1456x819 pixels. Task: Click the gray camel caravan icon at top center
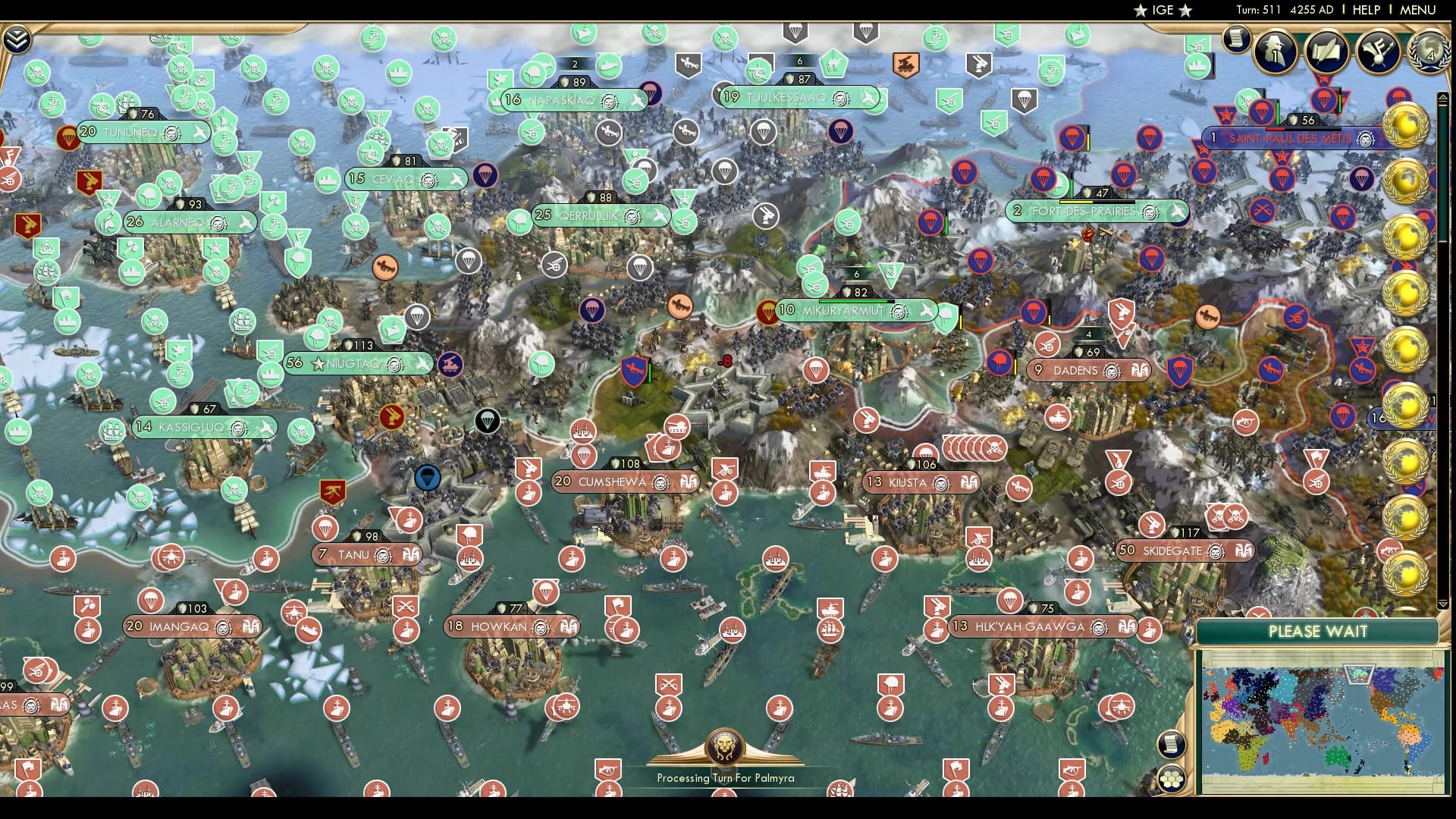[x=831, y=64]
